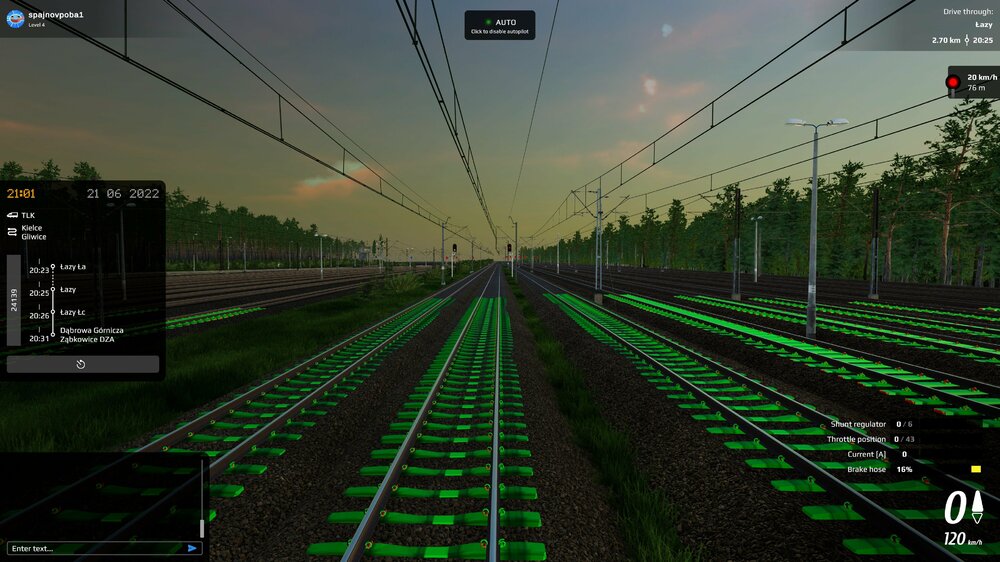Viewport: 1000px width, 562px height.
Task: Click the chat scrollbar handle
Action: tap(201, 527)
